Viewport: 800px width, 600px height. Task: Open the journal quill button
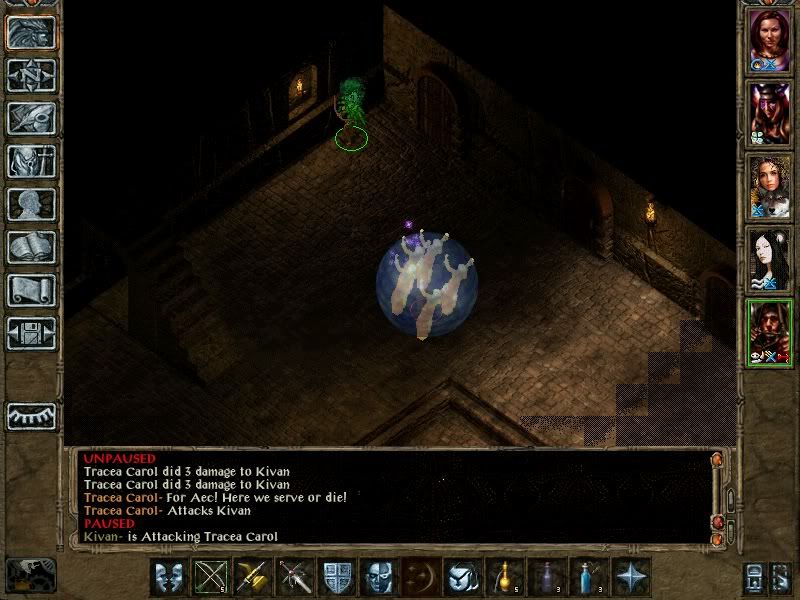tap(31, 118)
